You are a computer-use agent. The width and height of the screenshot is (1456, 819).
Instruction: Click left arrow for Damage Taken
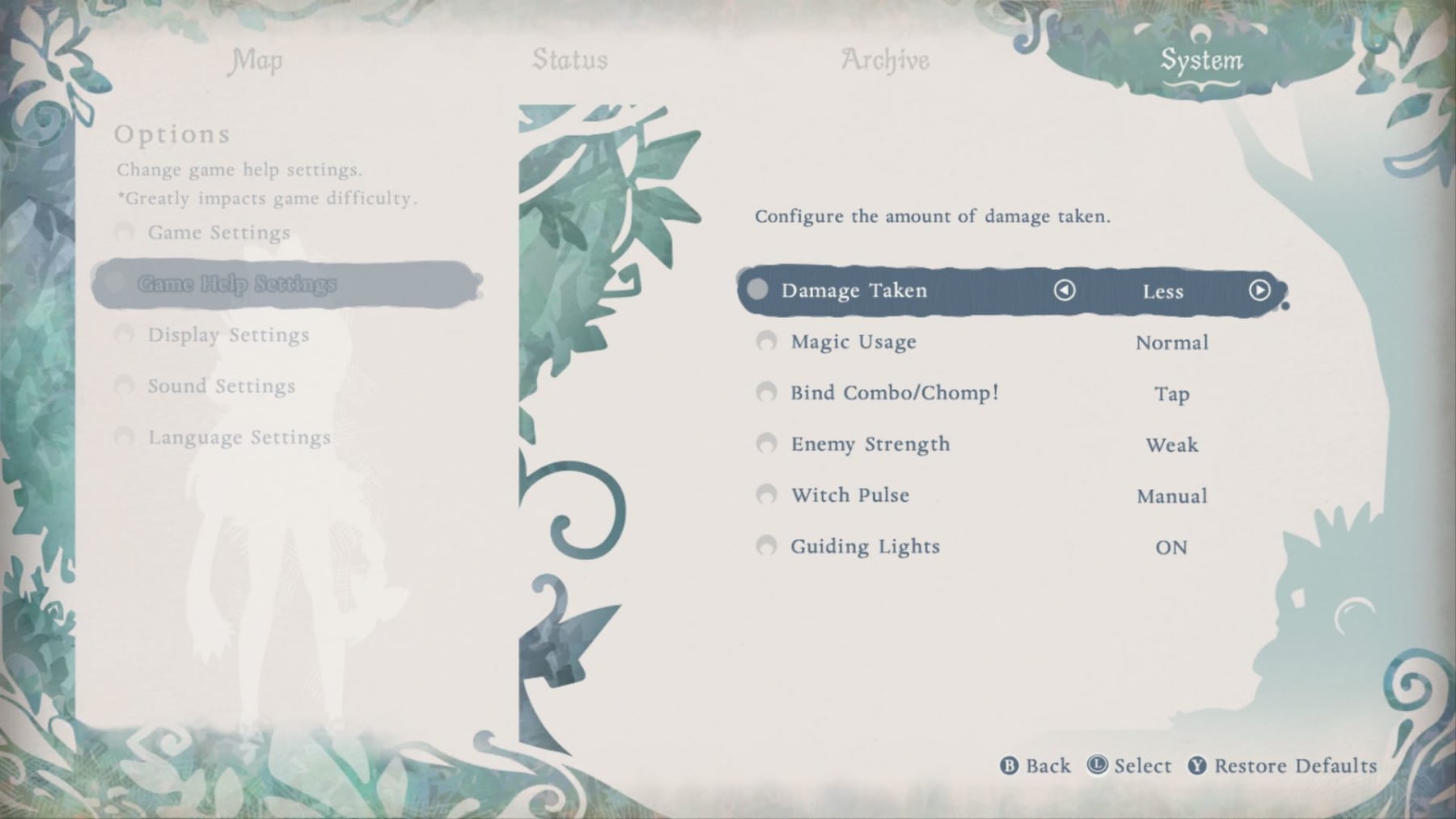1064,290
